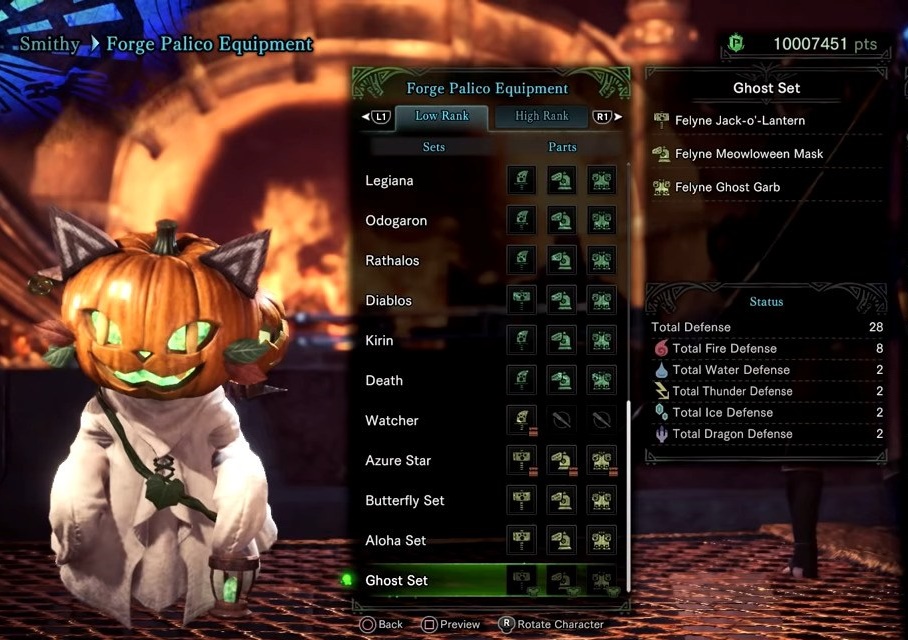Image resolution: width=908 pixels, height=640 pixels.
Task: Select the Kirin set row
Action: point(380,341)
